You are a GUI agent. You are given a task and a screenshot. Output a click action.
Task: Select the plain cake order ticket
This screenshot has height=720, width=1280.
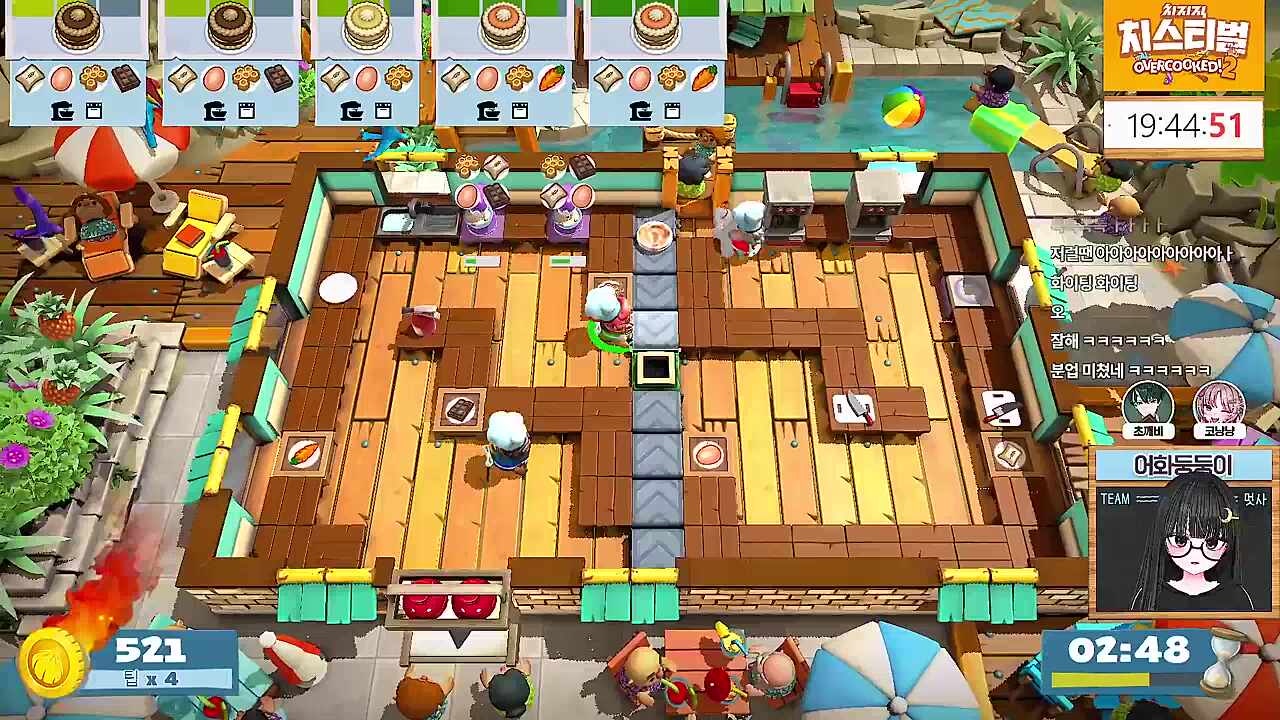pyautogui.click(x=367, y=60)
